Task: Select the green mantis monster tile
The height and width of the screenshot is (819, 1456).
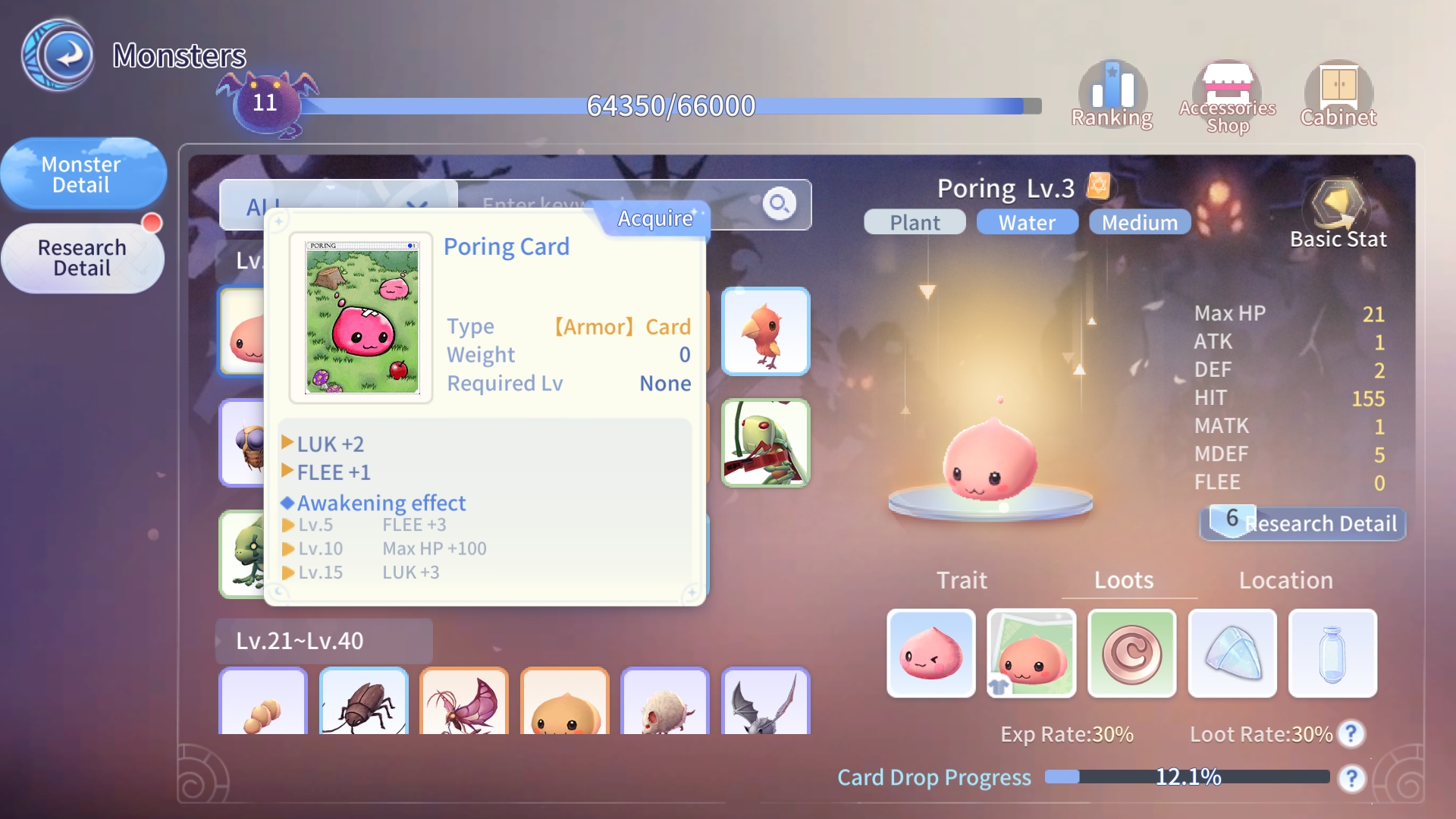Action: pos(766,443)
